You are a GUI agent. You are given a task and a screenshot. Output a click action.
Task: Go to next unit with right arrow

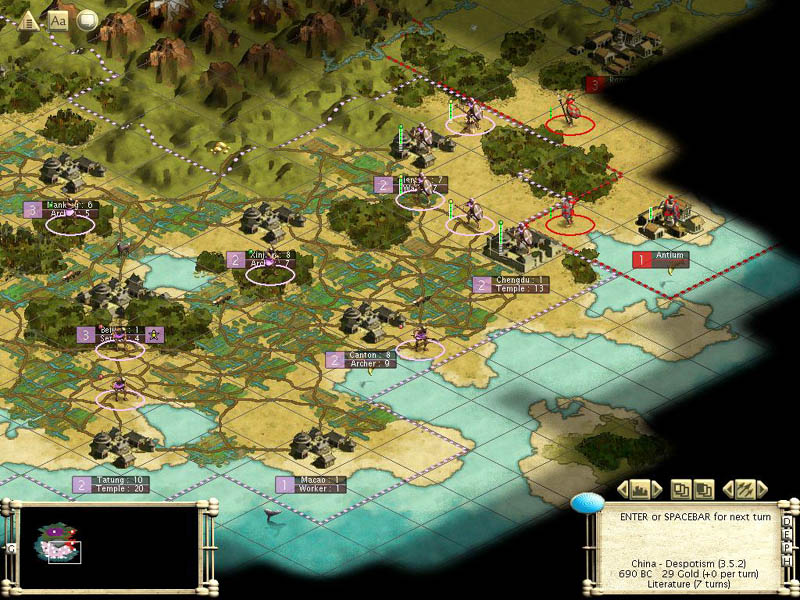[762, 489]
